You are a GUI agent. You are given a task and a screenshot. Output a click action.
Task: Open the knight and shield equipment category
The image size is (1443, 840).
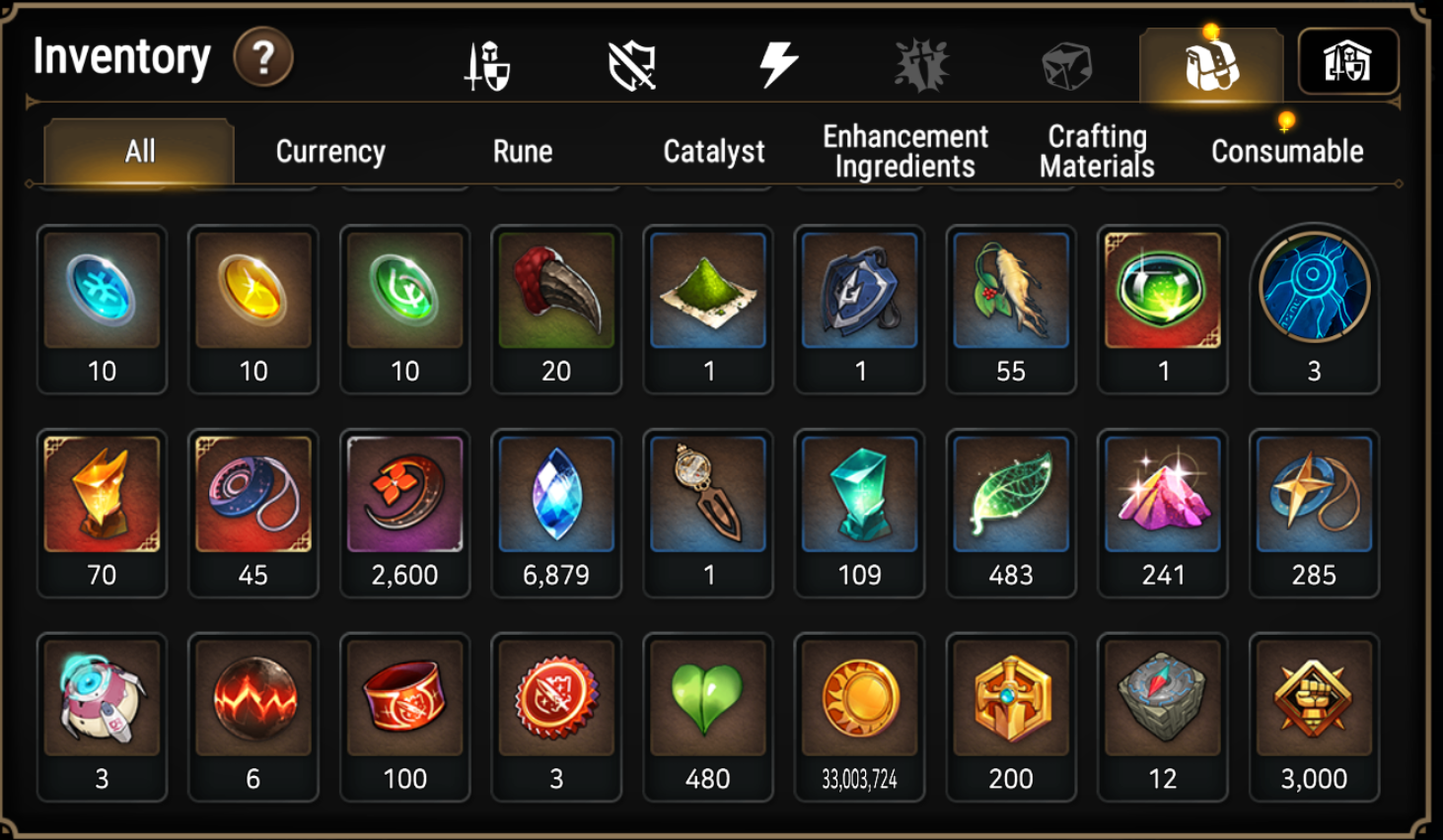(x=488, y=65)
